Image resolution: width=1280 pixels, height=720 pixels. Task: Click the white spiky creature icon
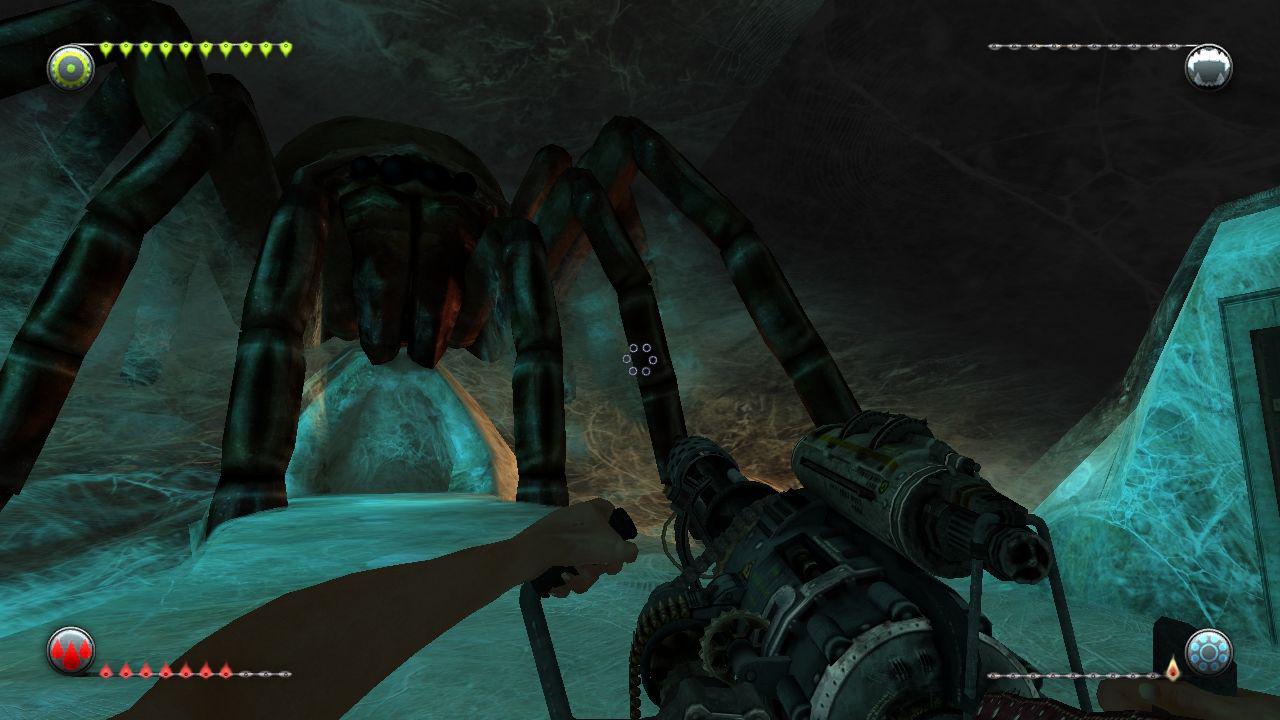[1207, 67]
